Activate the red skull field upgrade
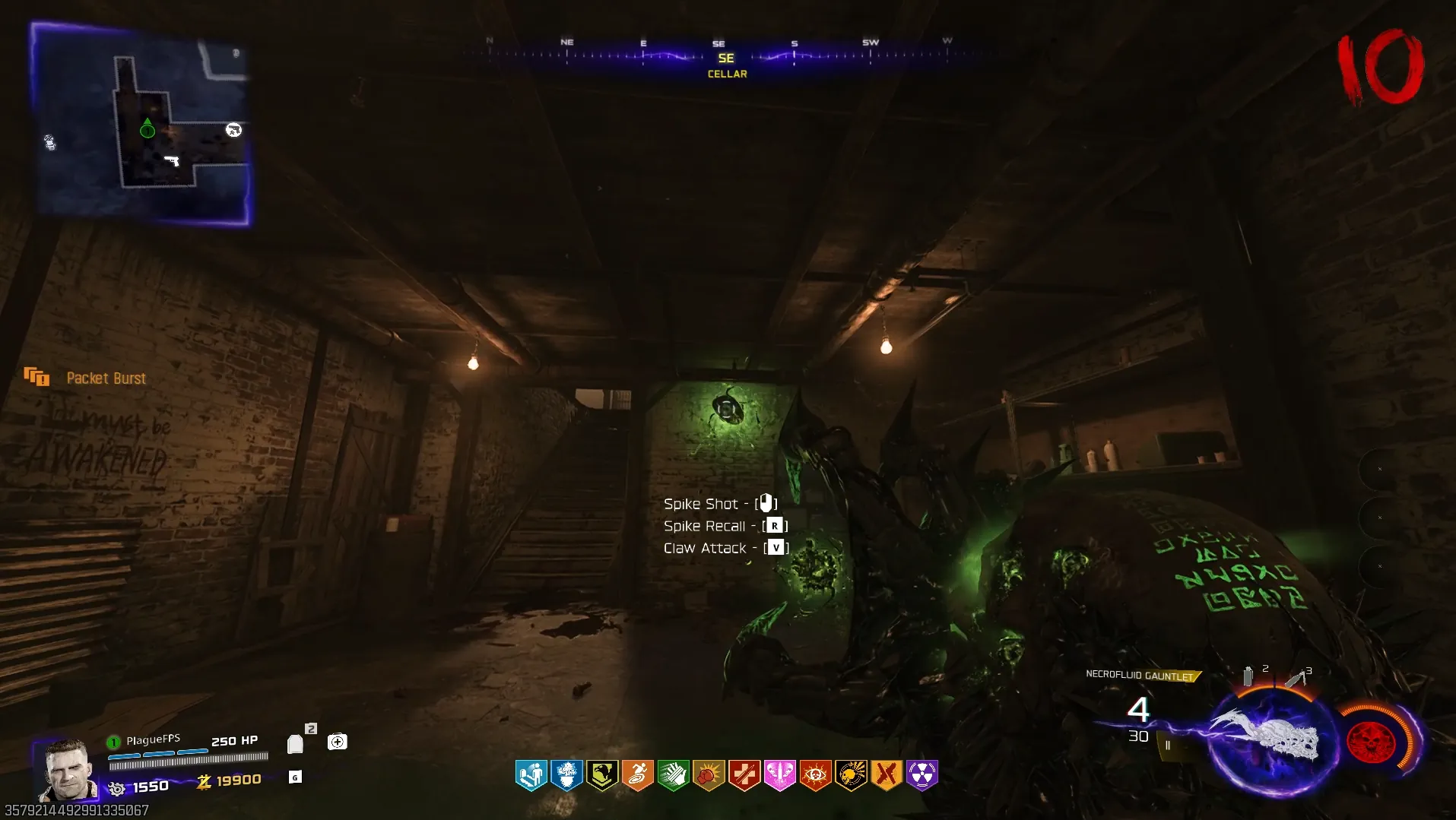This screenshot has width=1456, height=820. click(1371, 739)
